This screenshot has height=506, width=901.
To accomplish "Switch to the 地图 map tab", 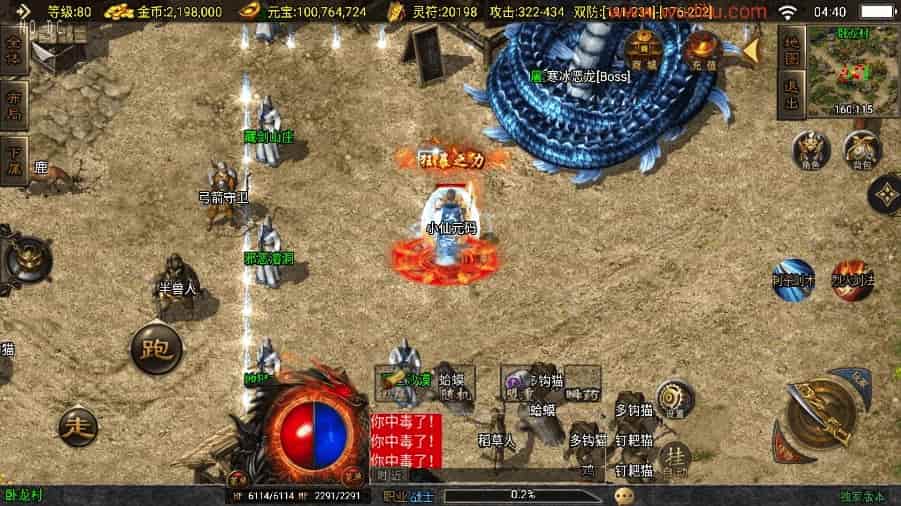I will click(790, 50).
